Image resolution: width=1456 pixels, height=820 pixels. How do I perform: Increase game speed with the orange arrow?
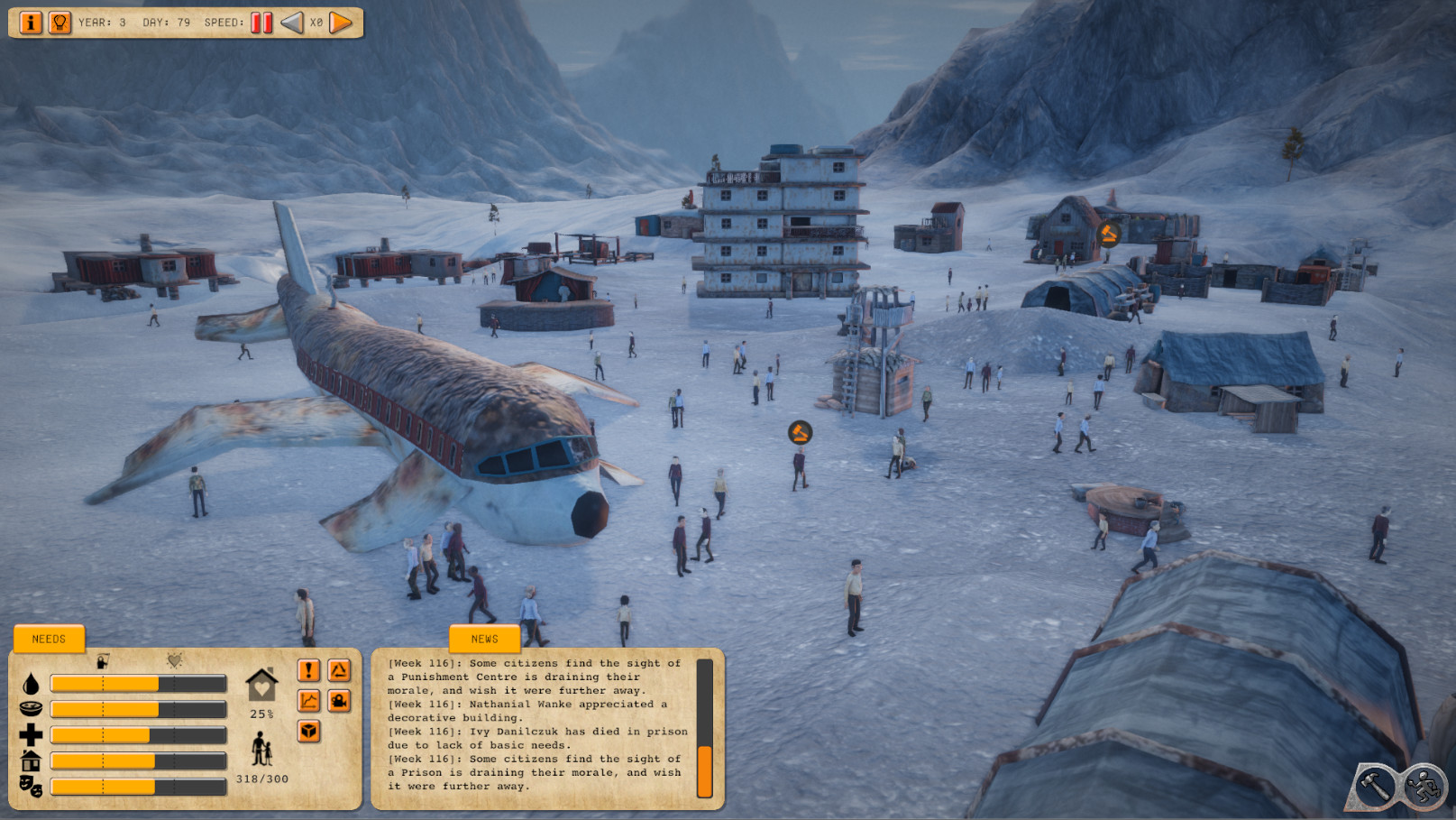tap(341, 23)
